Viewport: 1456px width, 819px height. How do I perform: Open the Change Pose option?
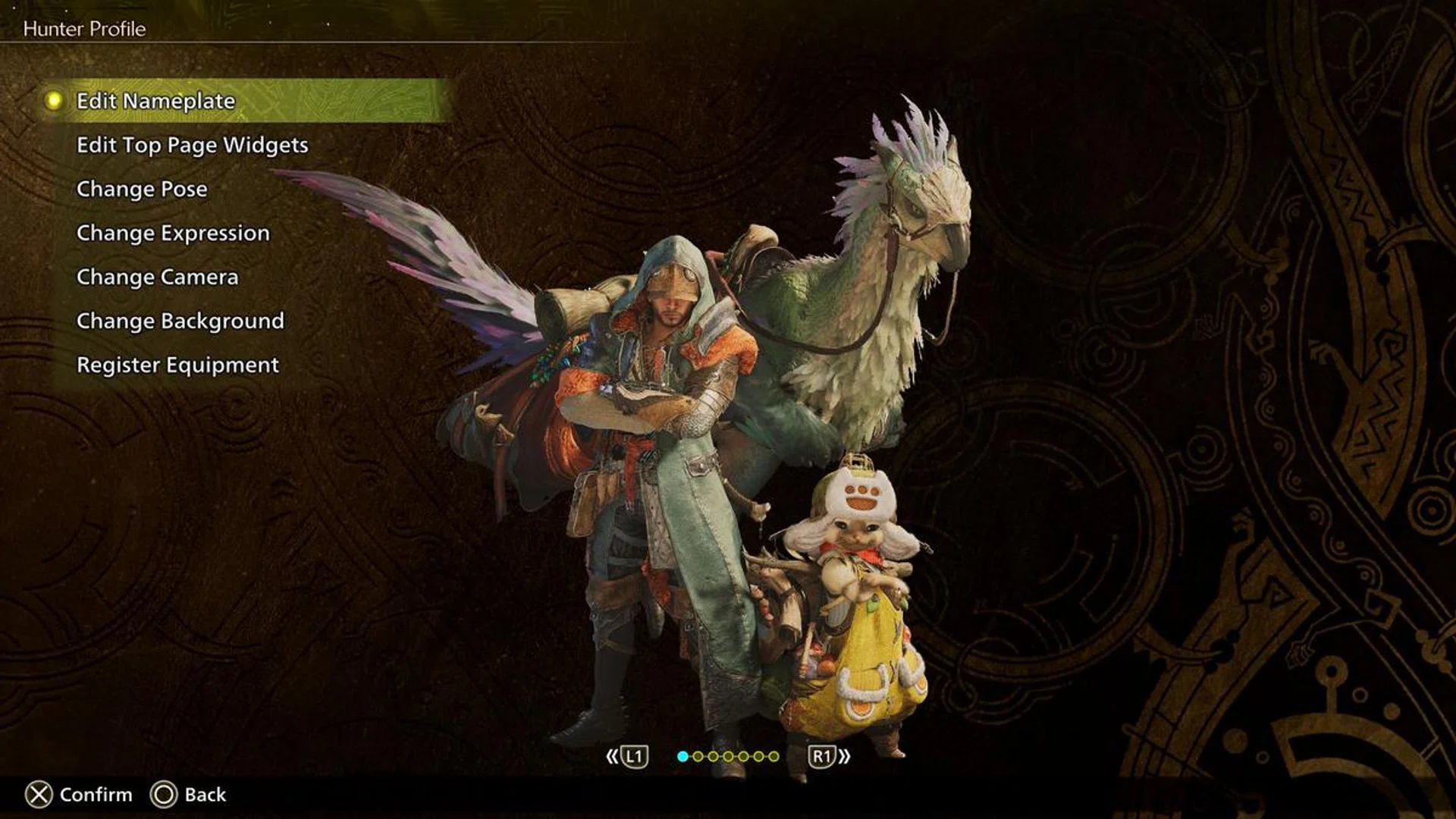click(142, 189)
